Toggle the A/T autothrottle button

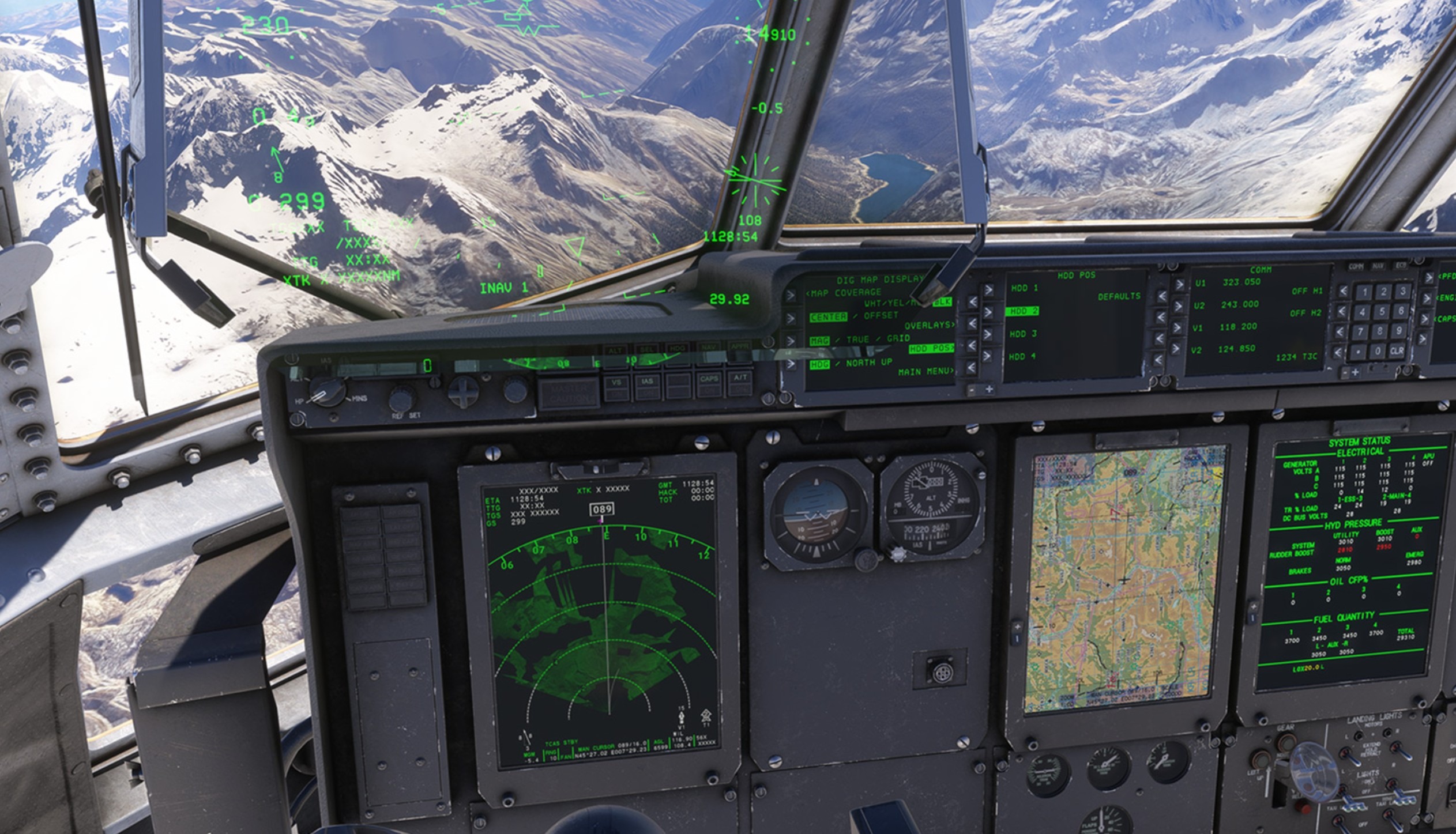click(x=740, y=383)
